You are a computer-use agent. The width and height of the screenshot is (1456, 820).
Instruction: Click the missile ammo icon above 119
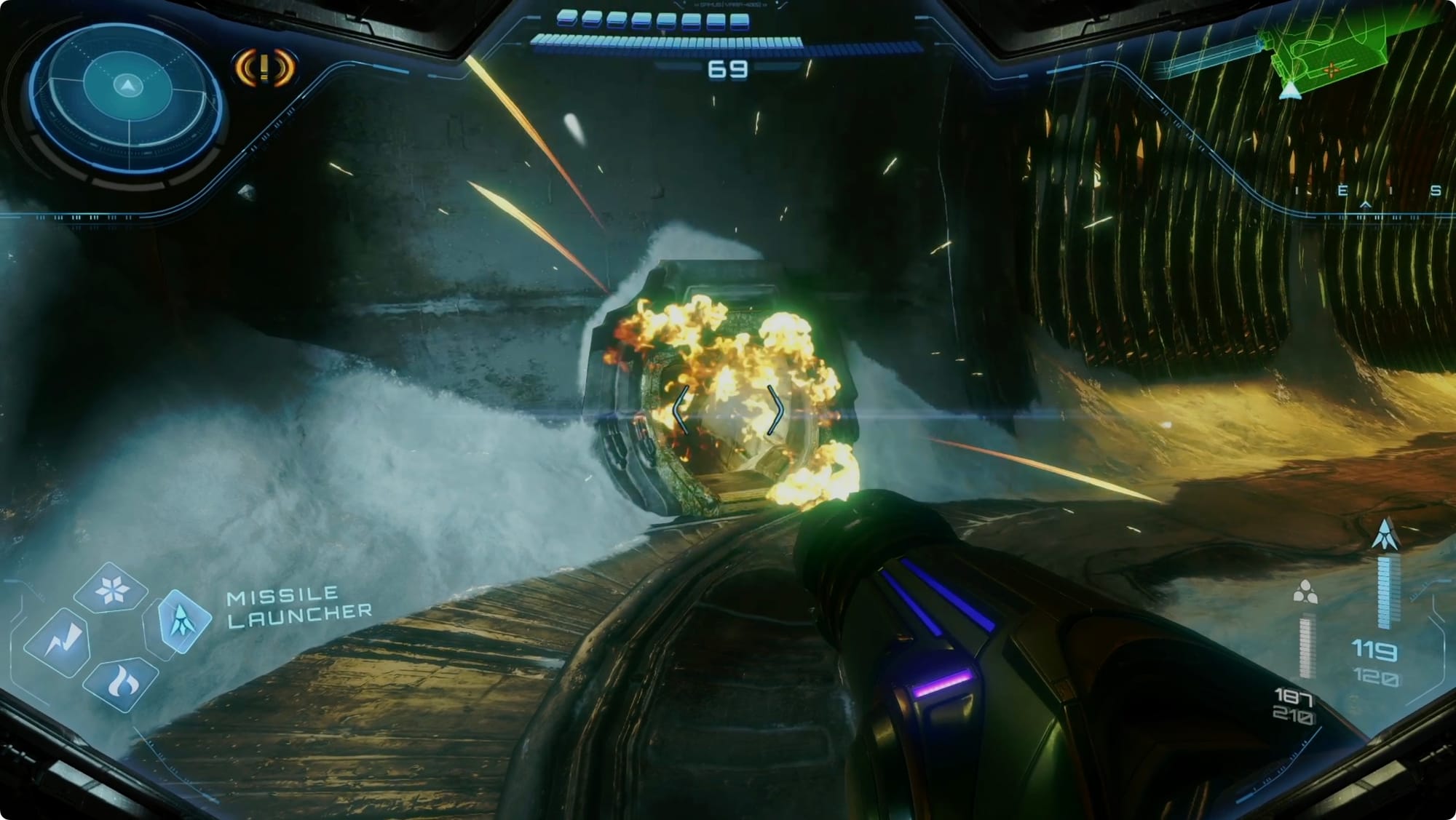[x=1385, y=534]
